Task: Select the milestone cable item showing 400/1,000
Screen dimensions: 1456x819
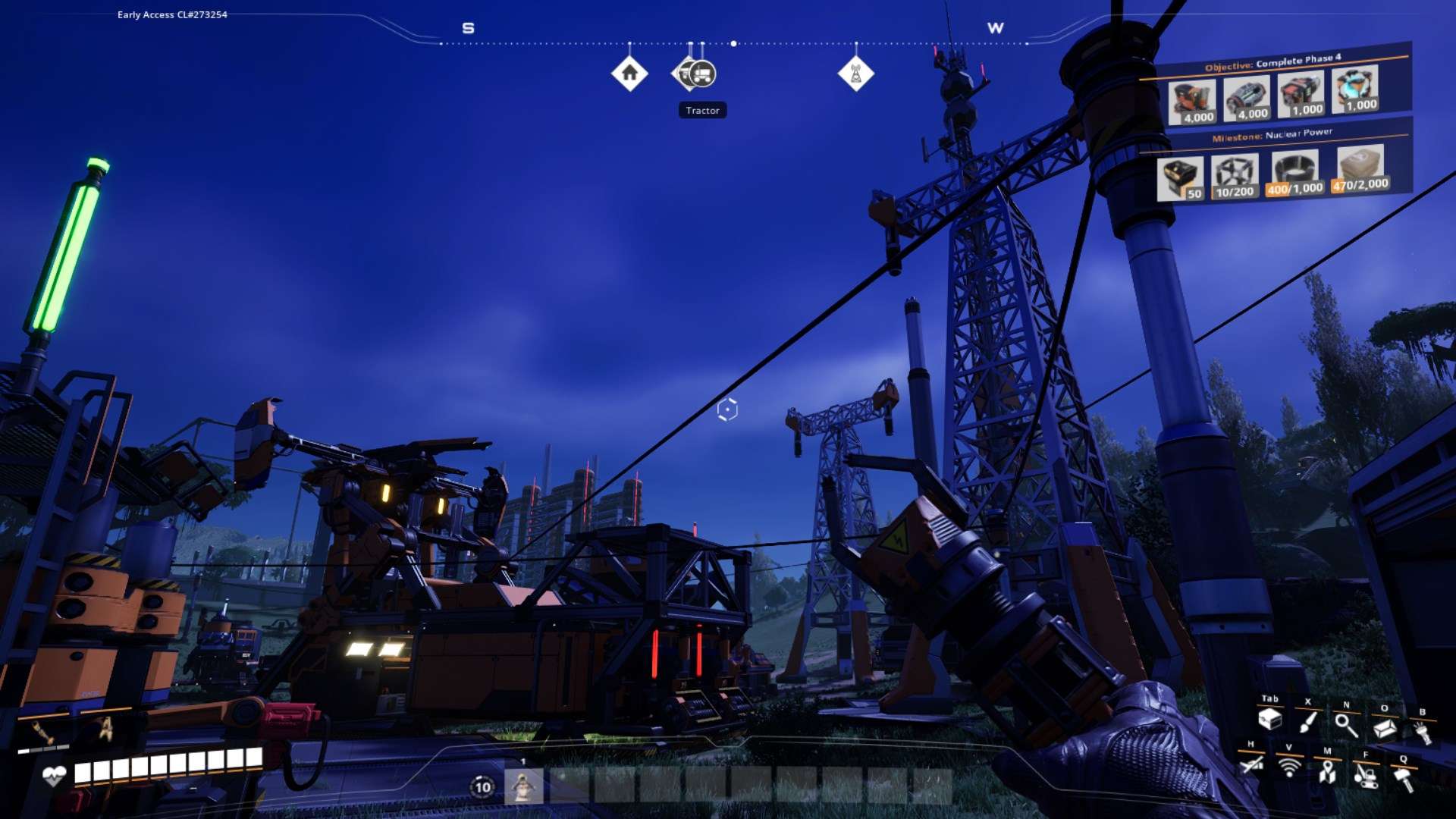Action: pos(1294,173)
